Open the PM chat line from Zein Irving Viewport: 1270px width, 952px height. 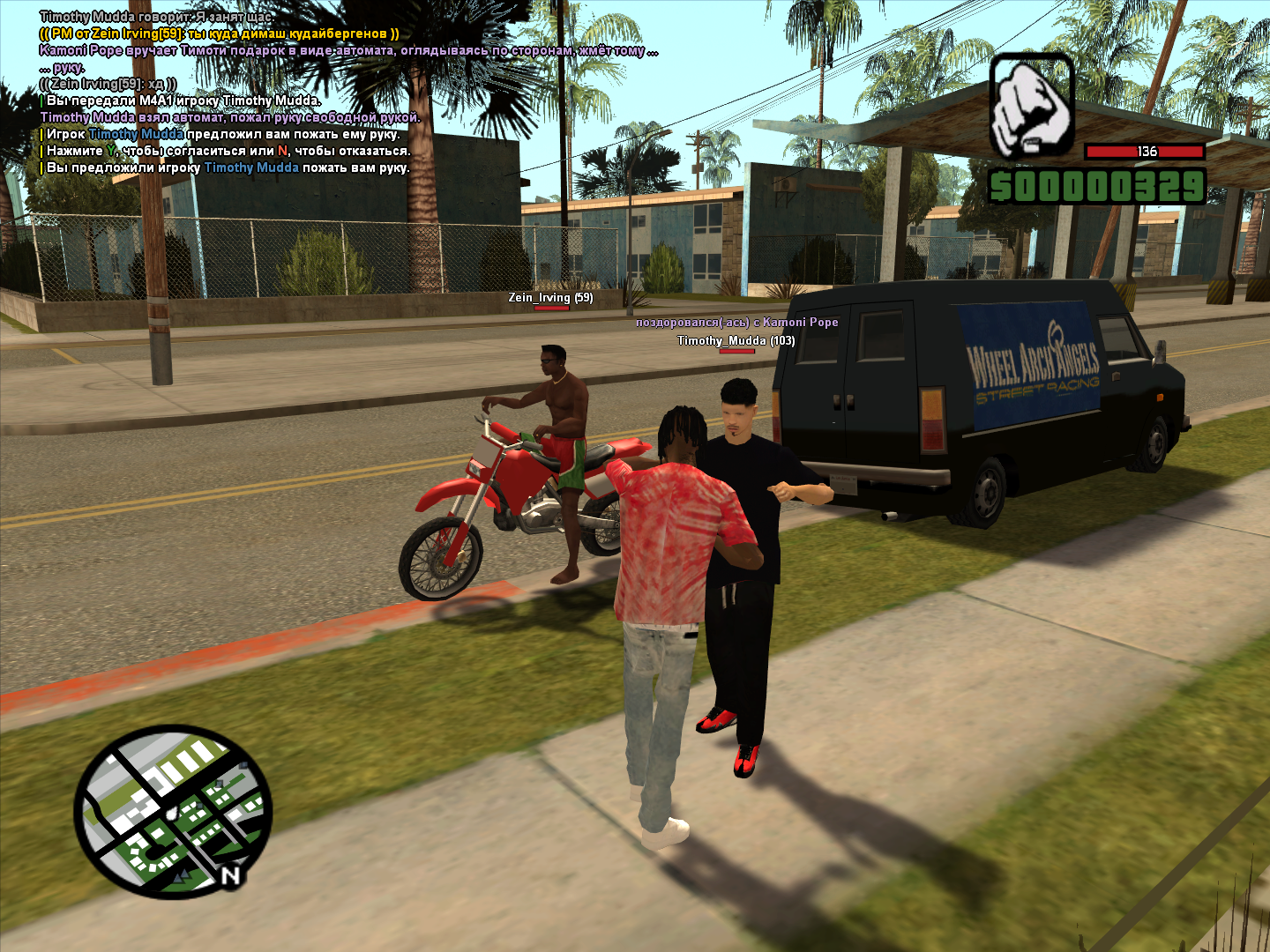[x=219, y=33]
